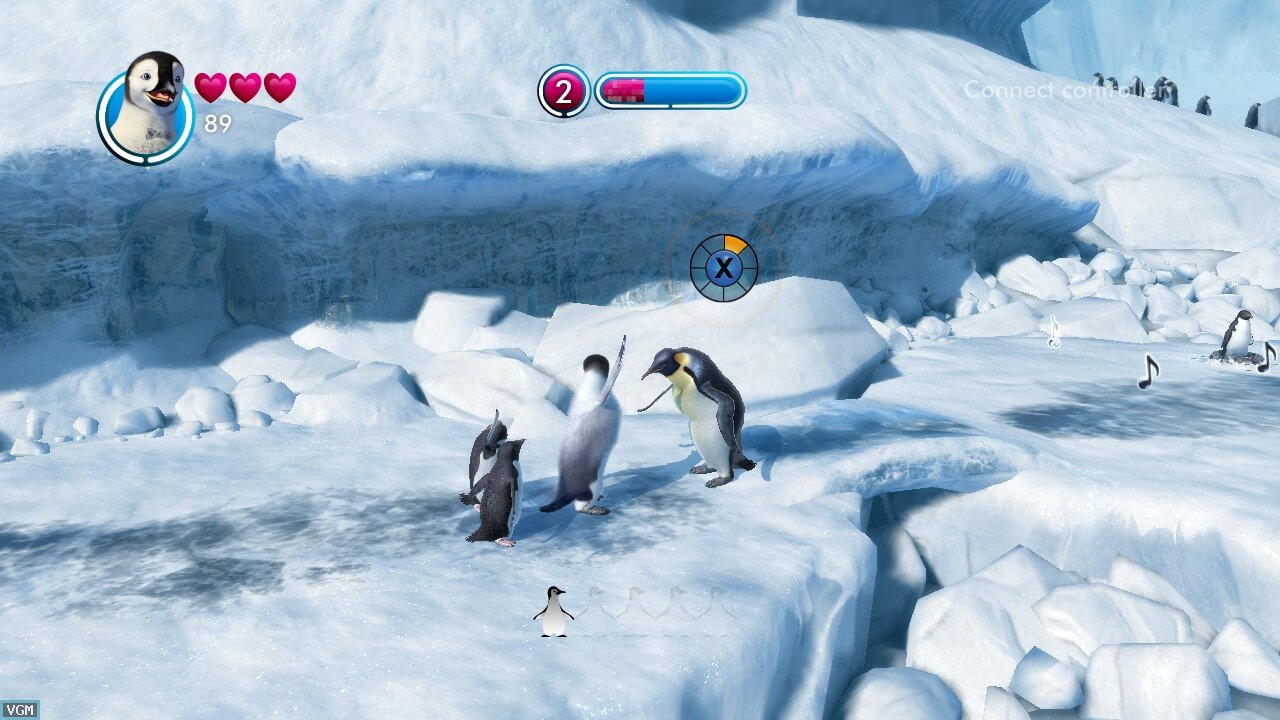Select the pink number 2 badge
Screen dimensions: 1280x720
click(x=564, y=92)
